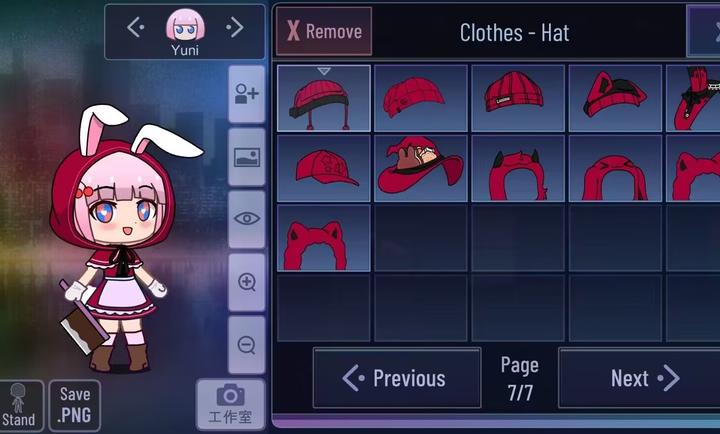Change the Stand pose
Viewport: 720px width, 434px height.
click(x=19, y=407)
